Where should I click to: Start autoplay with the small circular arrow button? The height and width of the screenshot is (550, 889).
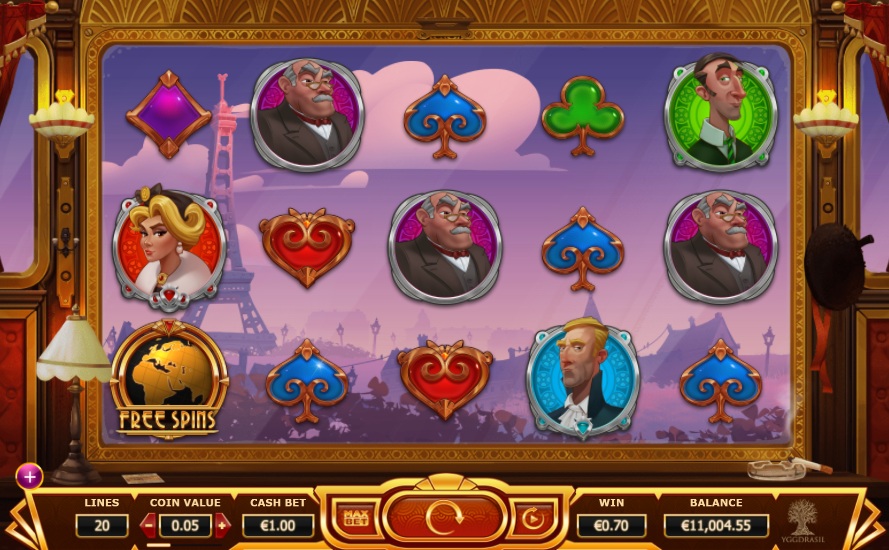click(x=532, y=518)
